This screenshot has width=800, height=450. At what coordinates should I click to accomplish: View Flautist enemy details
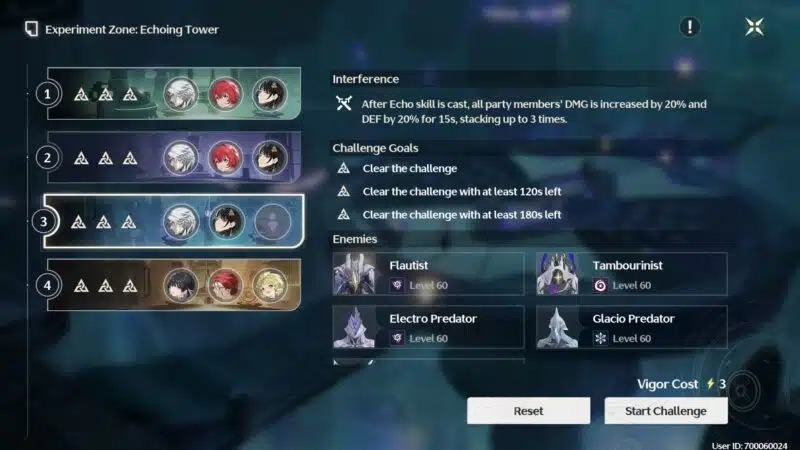tap(429, 274)
